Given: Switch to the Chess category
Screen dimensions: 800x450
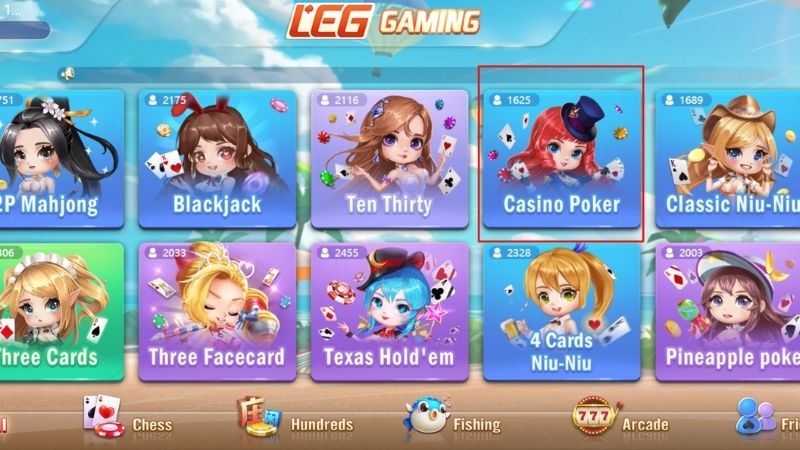Looking at the screenshot, I should point(128,421).
